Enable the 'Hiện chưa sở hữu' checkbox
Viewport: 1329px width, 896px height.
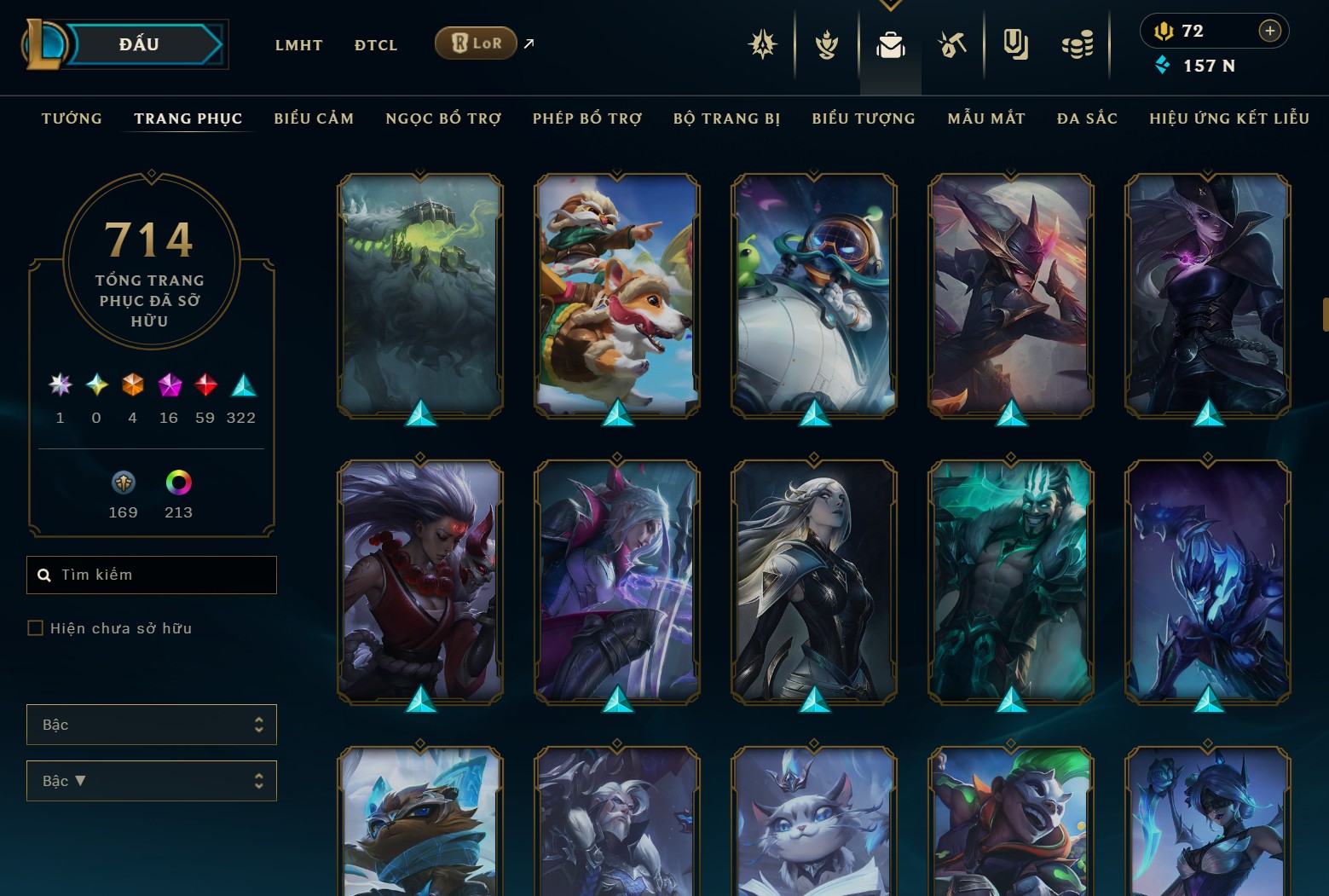tap(35, 627)
